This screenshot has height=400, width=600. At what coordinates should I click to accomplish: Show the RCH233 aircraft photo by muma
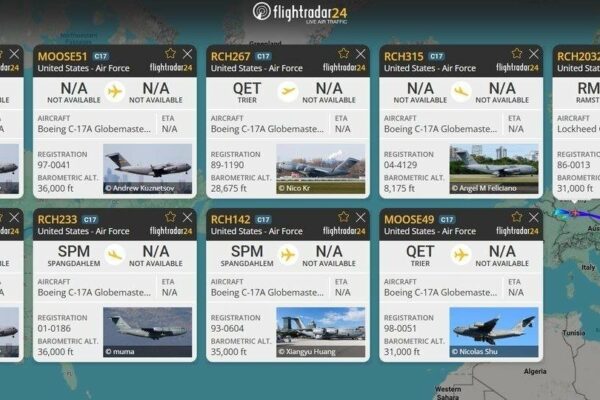tap(148, 332)
